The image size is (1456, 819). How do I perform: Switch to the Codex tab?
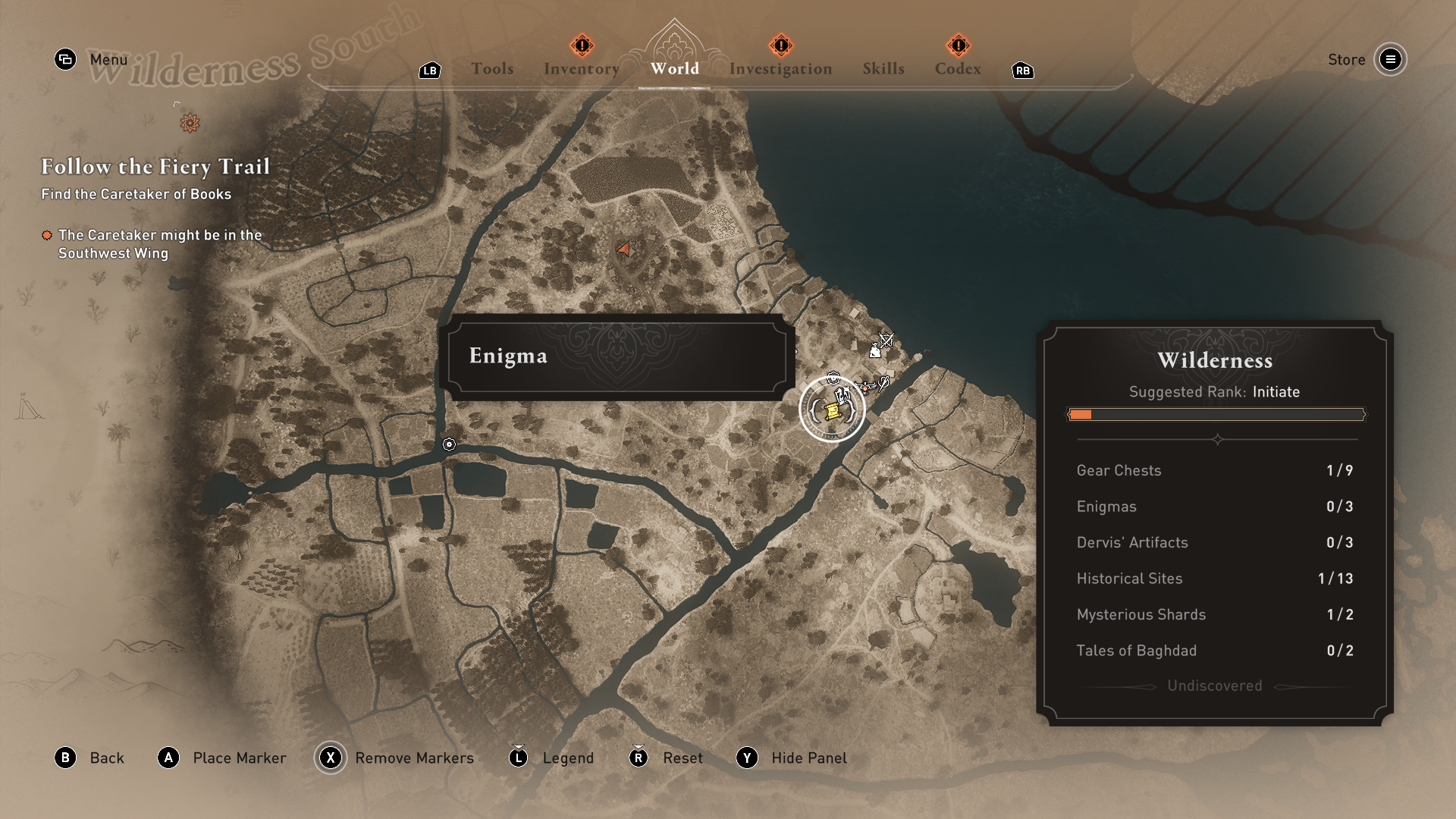[x=957, y=69]
